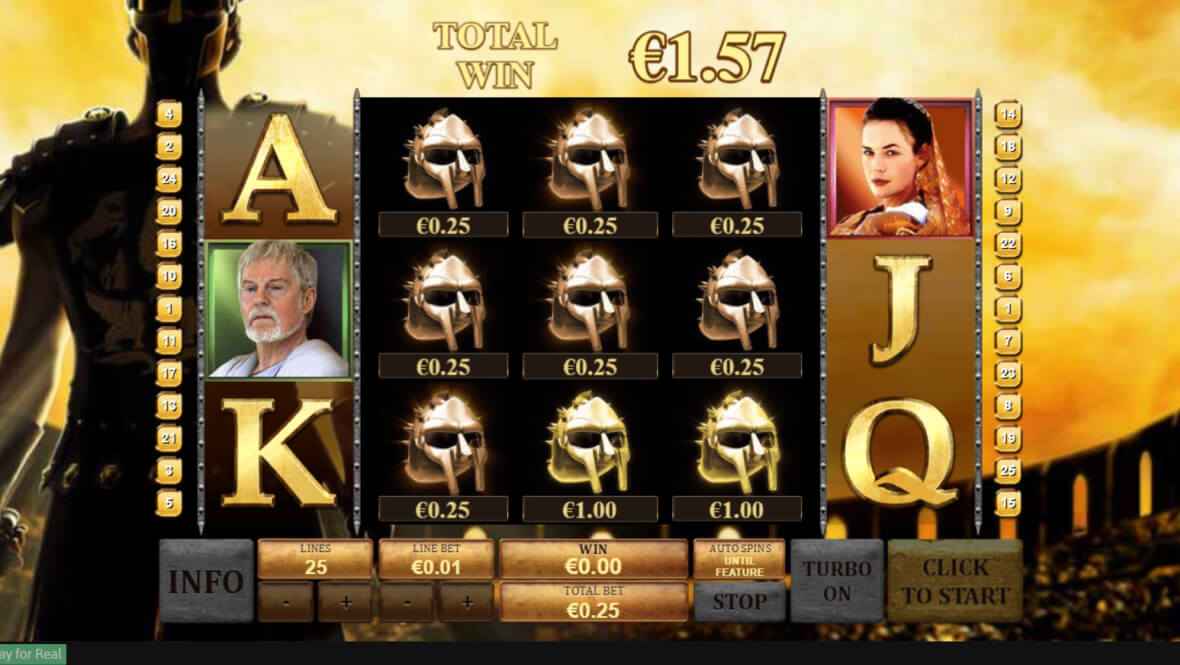Hit the Click to Start button
The image size is (1180, 665).
(954, 581)
